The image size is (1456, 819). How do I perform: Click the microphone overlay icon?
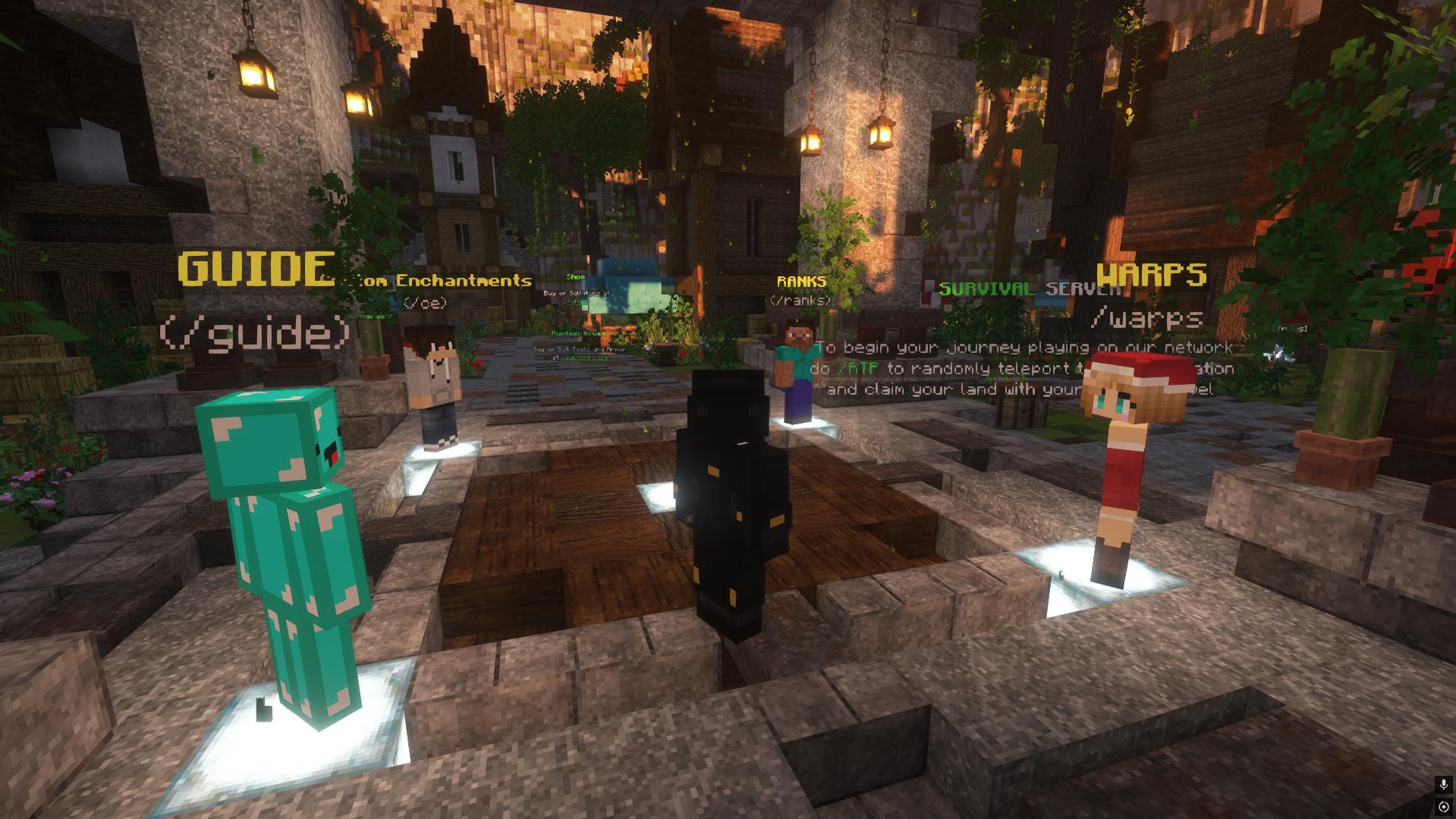(x=1443, y=784)
